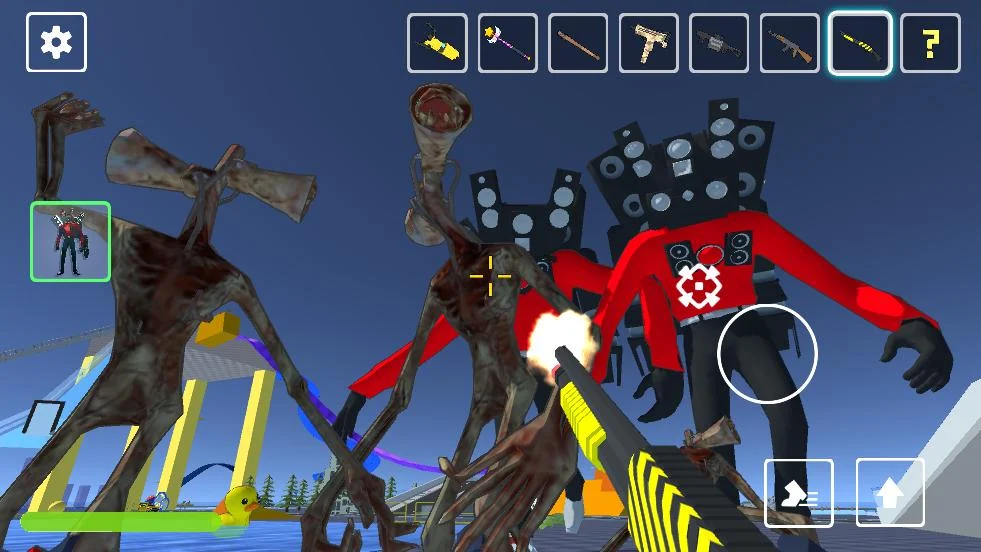This screenshot has height=552, width=981.
Task: Open the settings gear menu
Action: click(56, 42)
